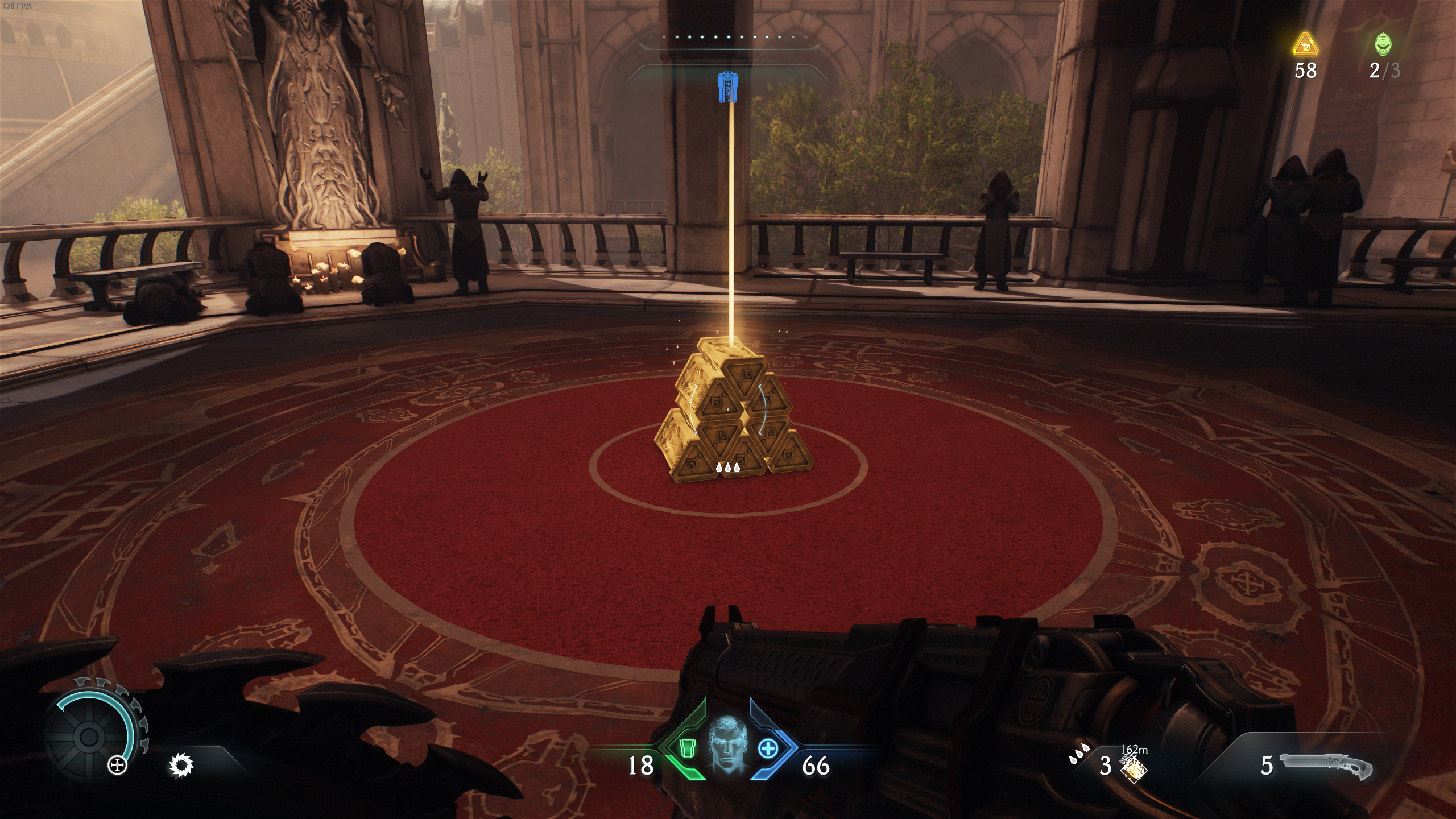Viewport: 1456px width, 819px height.
Task: Select the white saw blade icon
Action: [181, 766]
